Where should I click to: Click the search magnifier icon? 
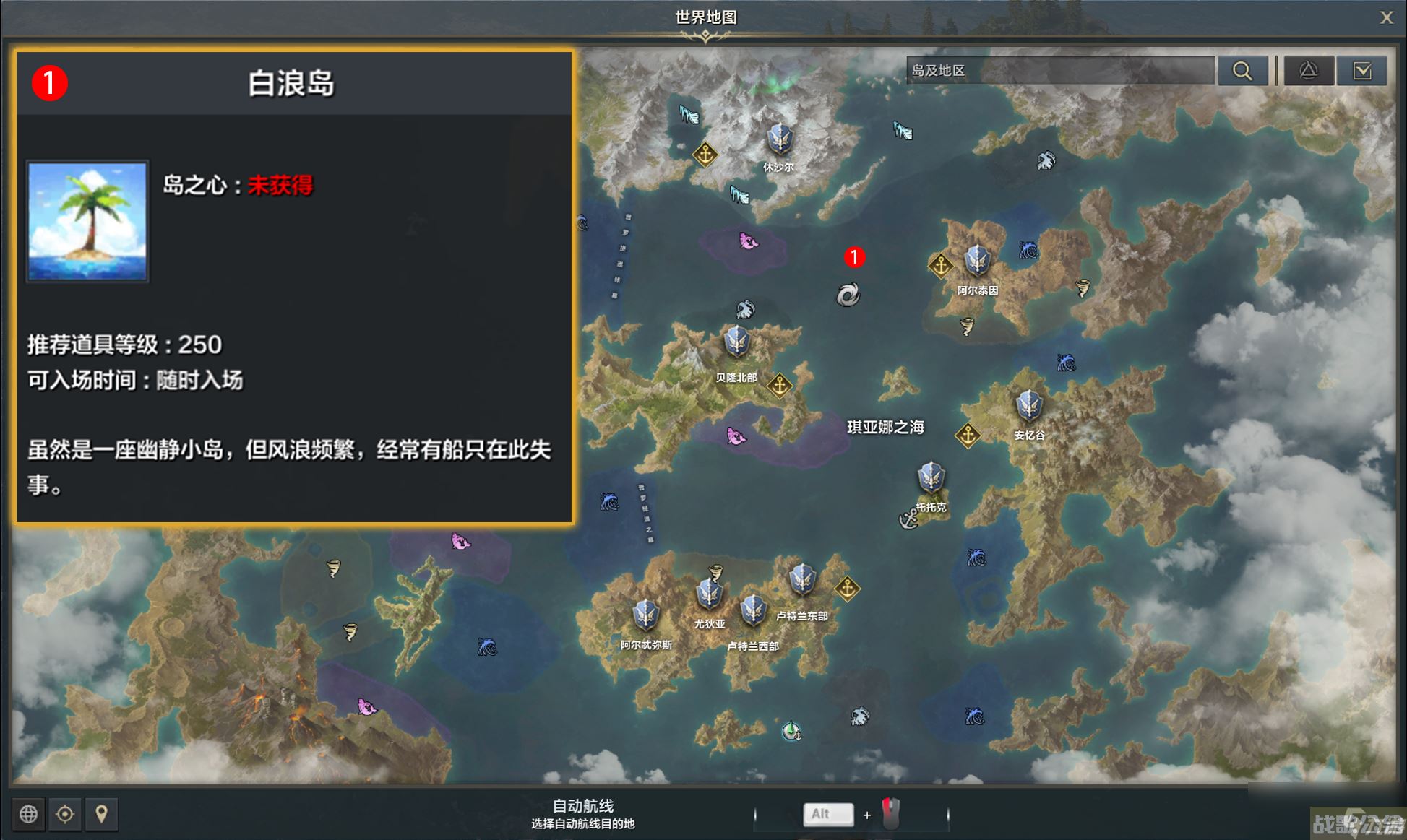1244,70
